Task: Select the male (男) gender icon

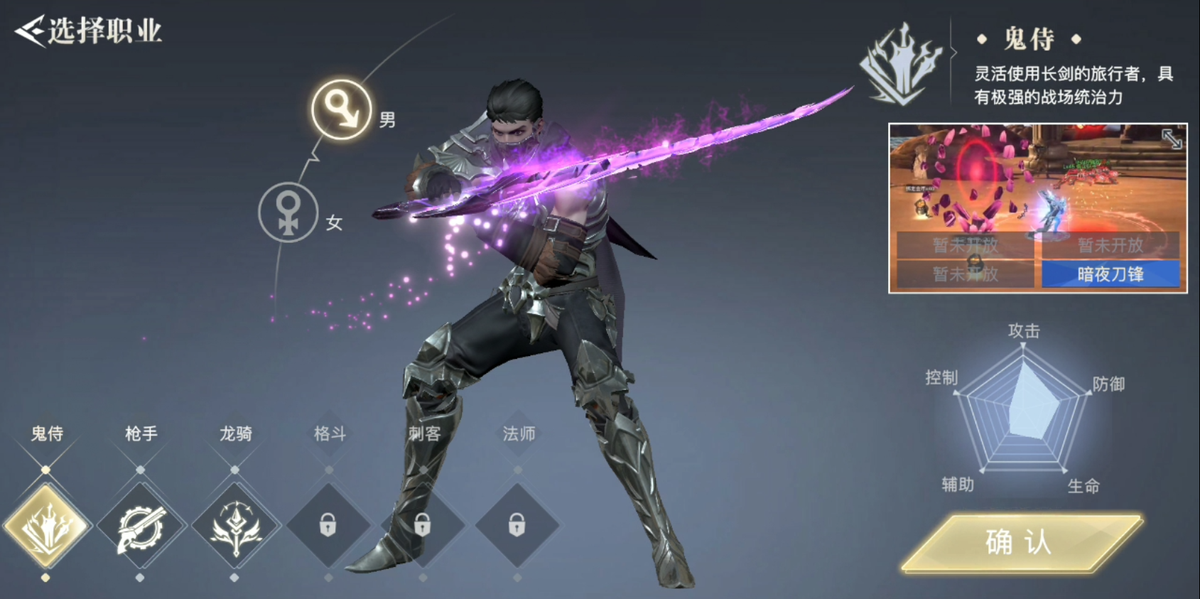Action: point(343,109)
